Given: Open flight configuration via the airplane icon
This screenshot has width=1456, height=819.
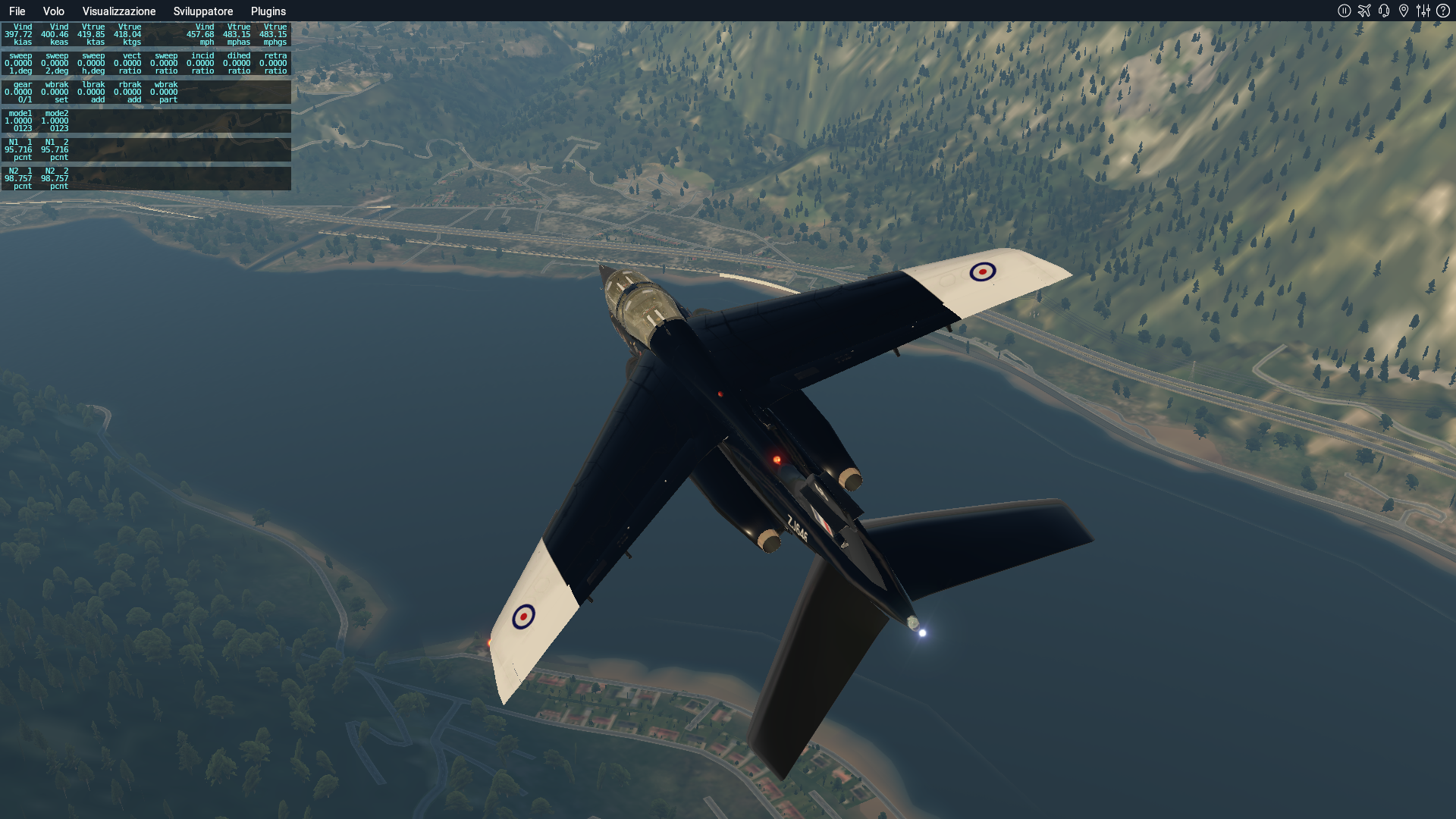Looking at the screenshot, I should click(x=1363, y=11).
